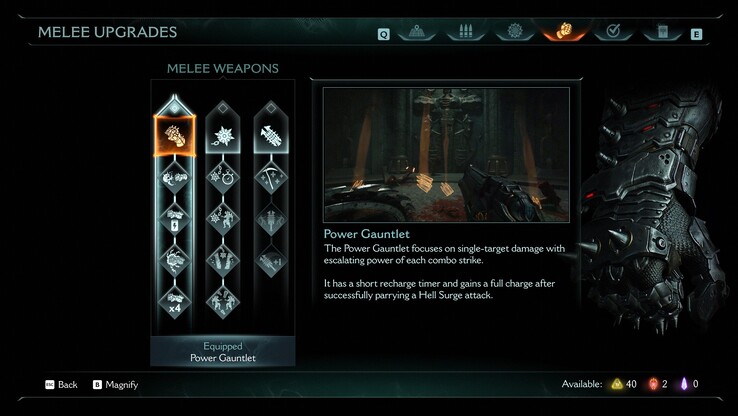Open the codex document tab
Screen dimensions: 738x416
point(661,31)
